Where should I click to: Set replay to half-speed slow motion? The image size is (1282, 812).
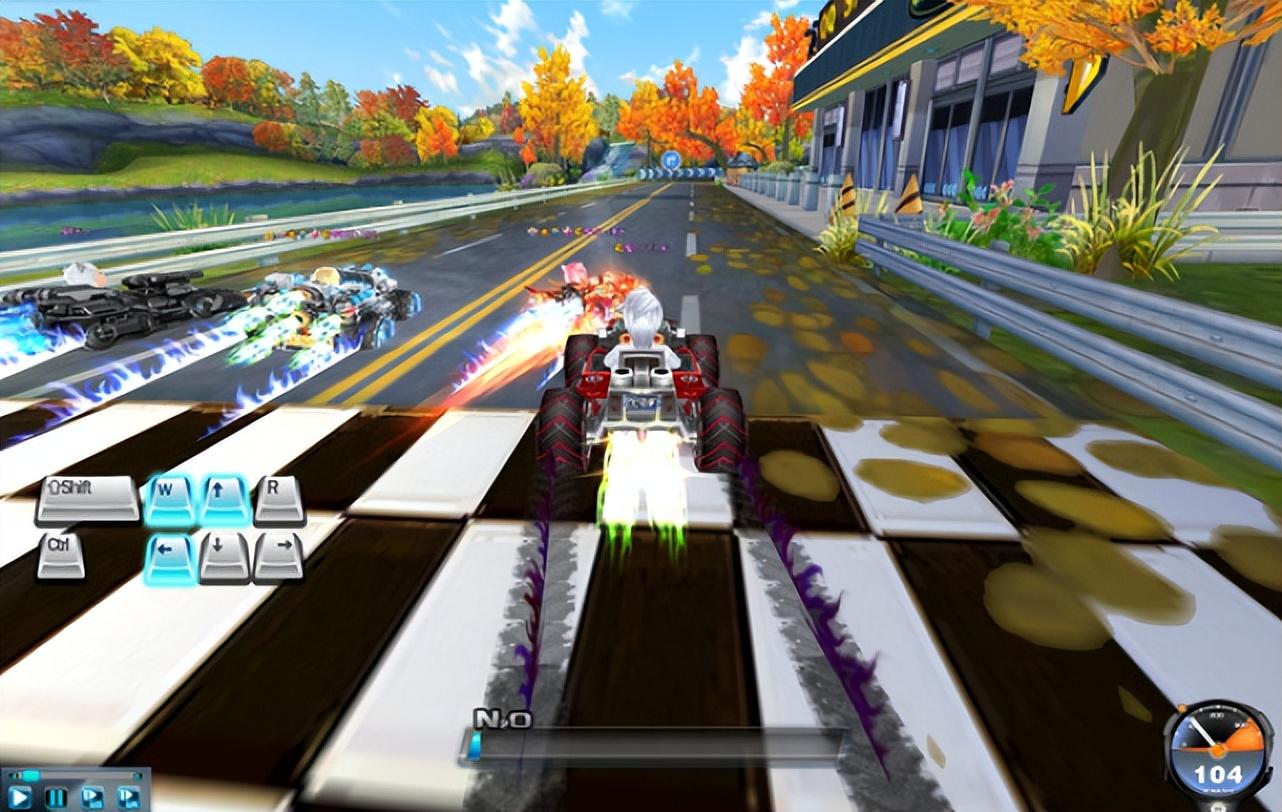tap(92, 797)
